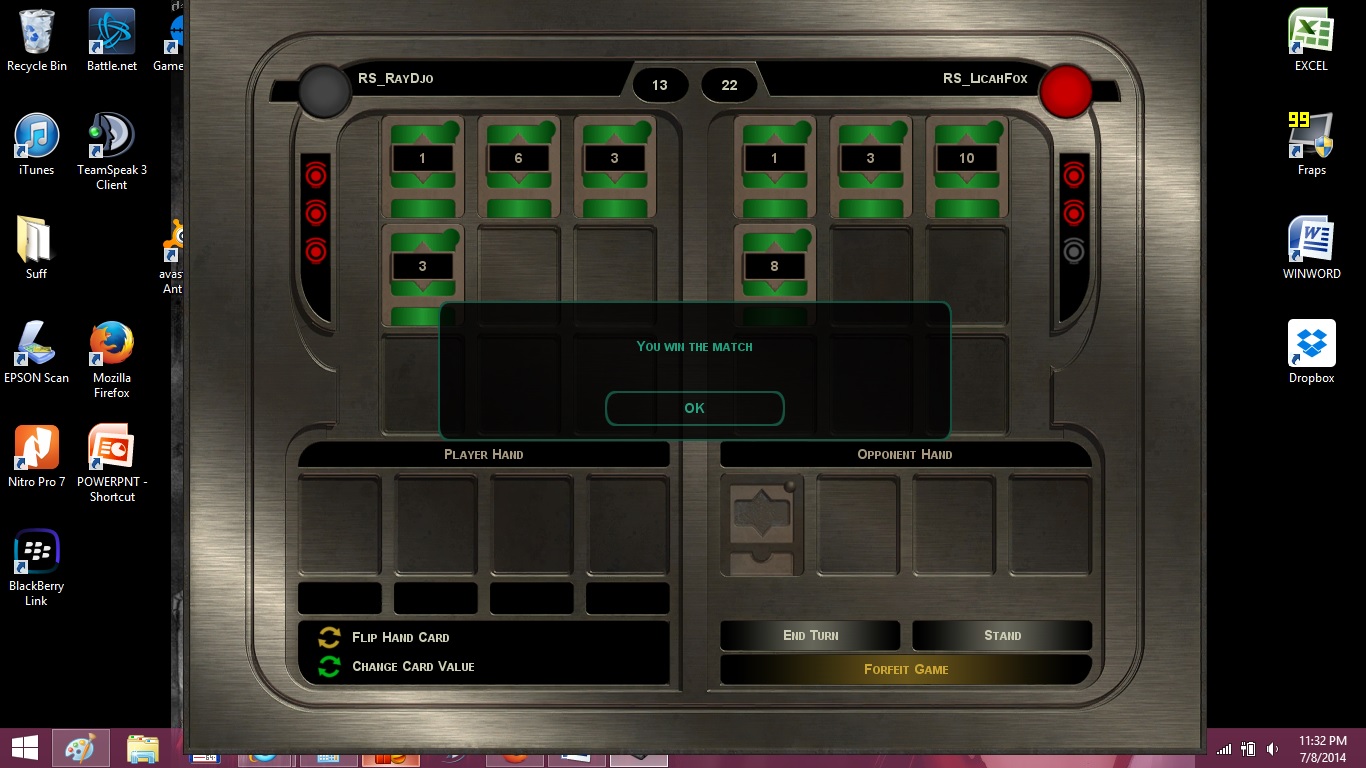Pick the green 8 card on the opponent's board
The image size is (1366, 768).
(774, 268)
